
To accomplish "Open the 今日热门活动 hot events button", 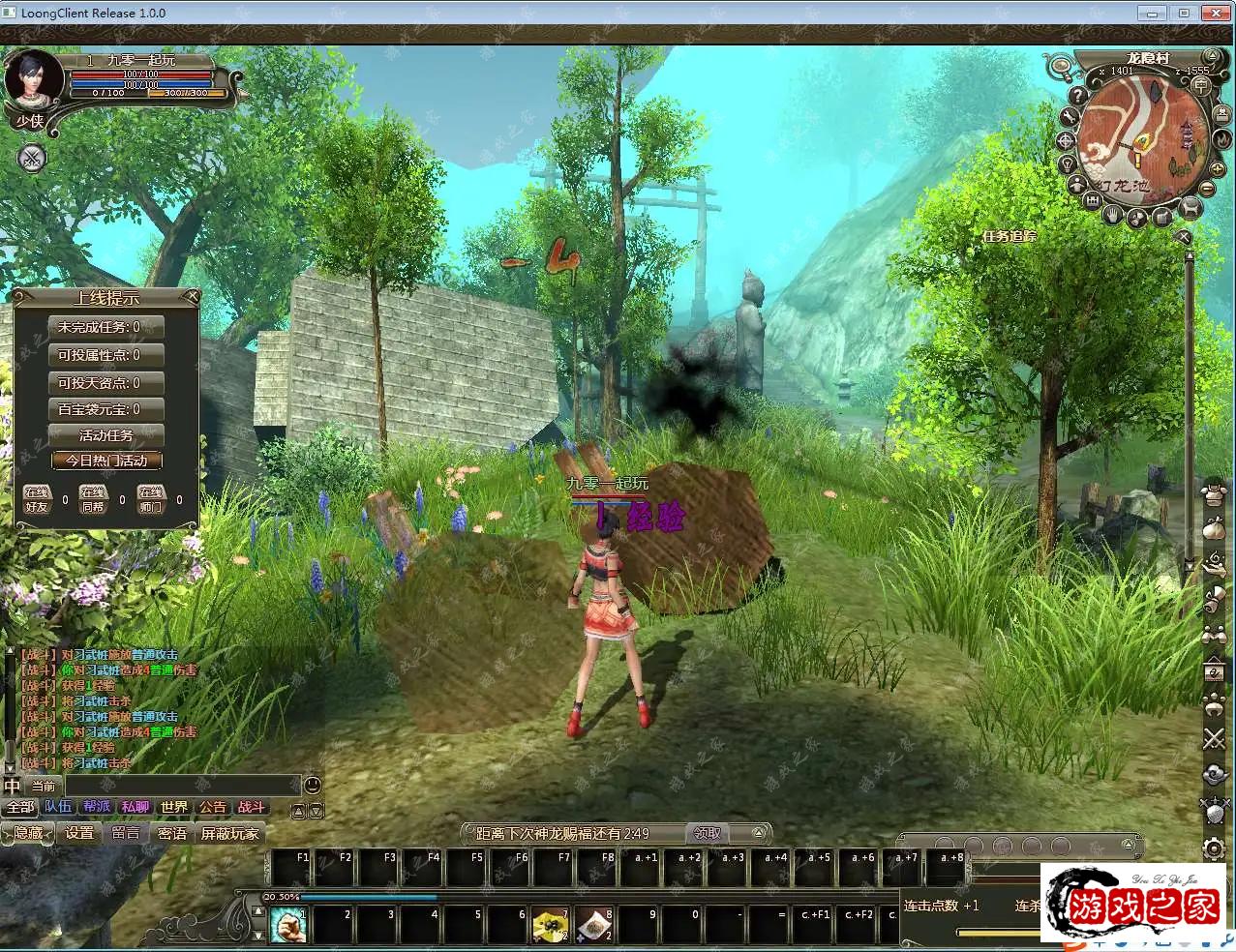I will pyautogui.click(x=106, y=461).
